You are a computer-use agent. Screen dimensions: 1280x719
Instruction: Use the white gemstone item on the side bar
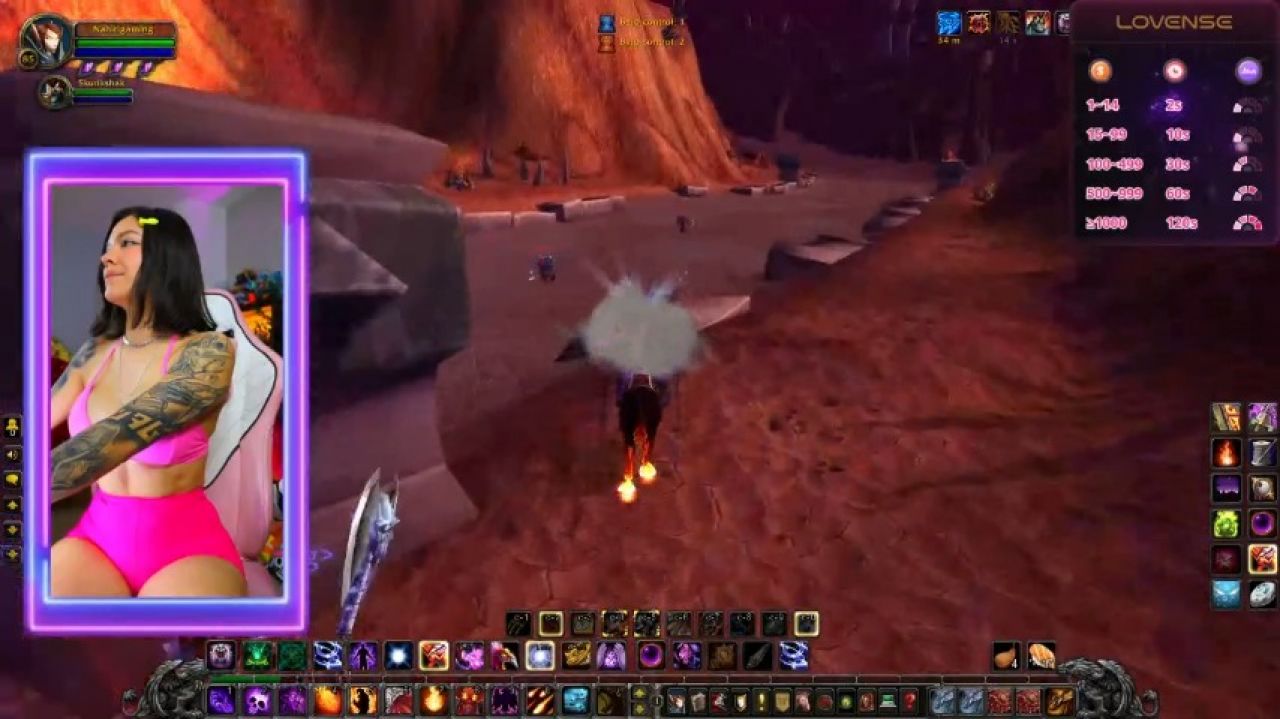(1262, 594)
